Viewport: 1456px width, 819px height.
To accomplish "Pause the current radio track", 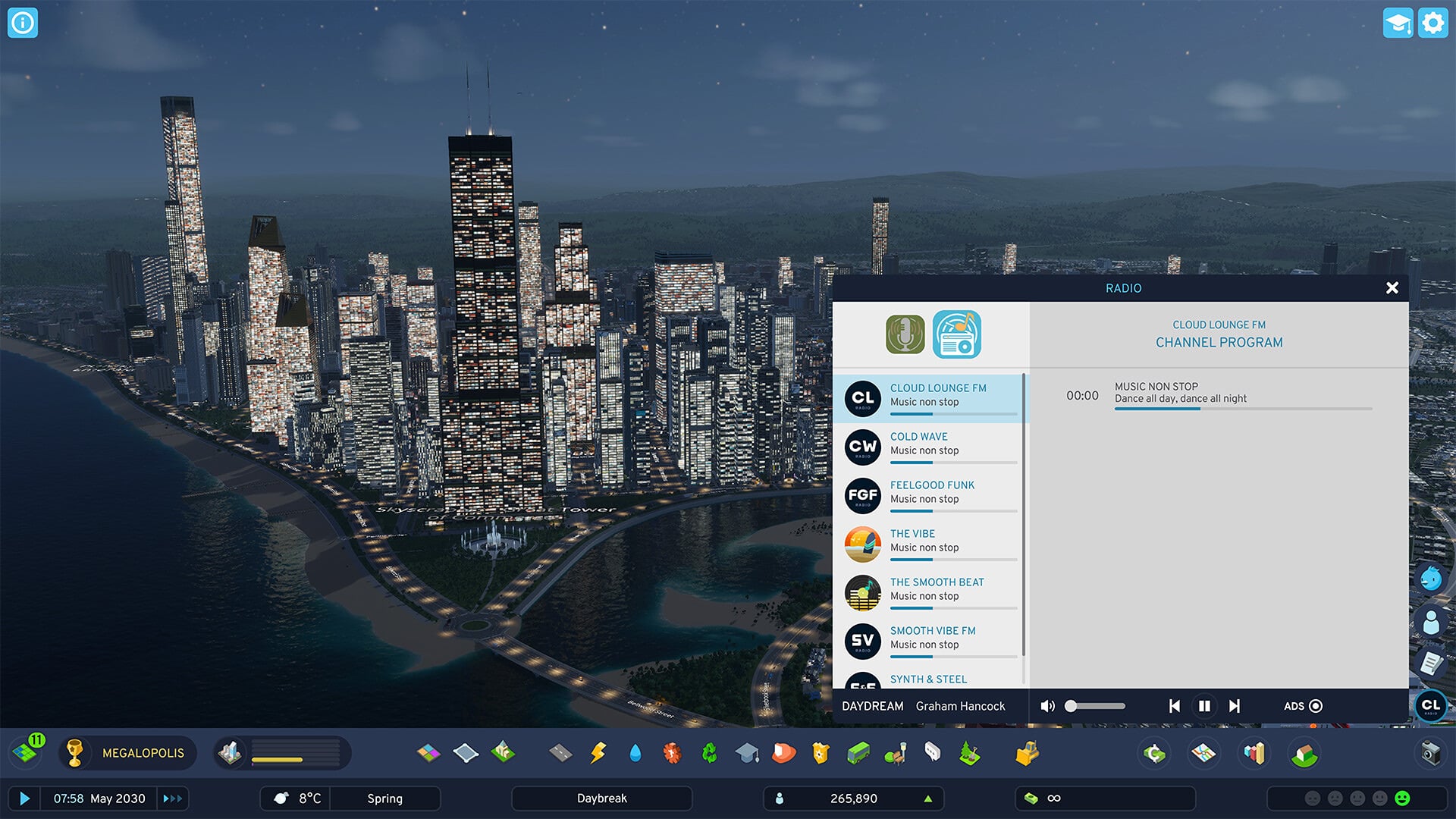I will pyautogui.click(x=1204, y=706).
